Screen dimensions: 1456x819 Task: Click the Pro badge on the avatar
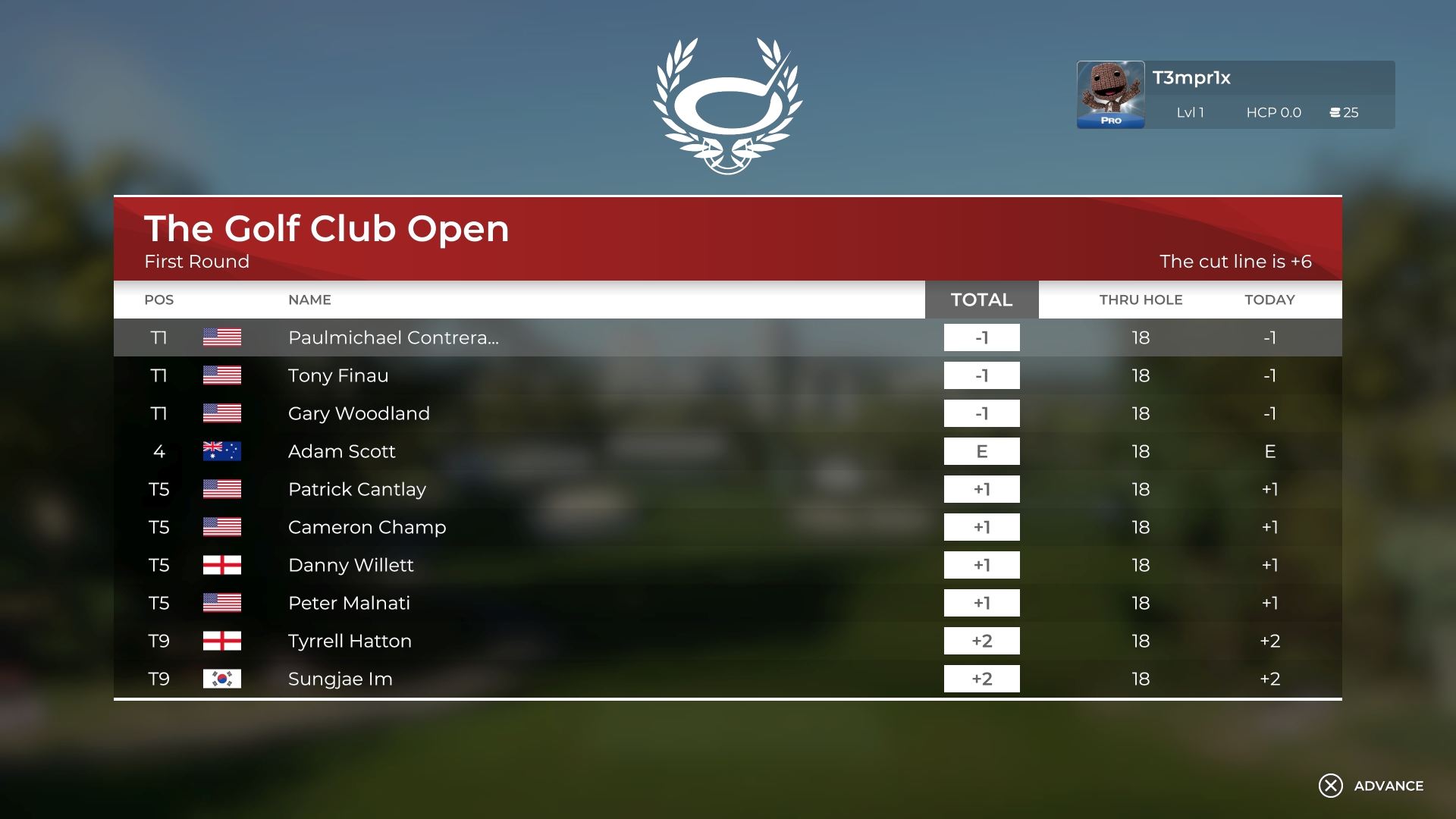click(x=1110, y=121)
